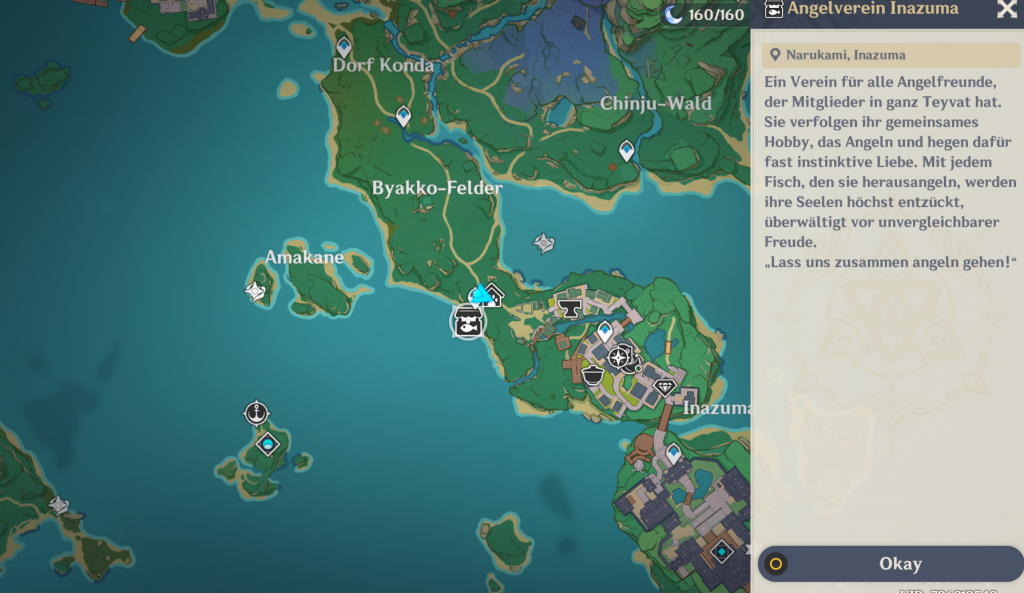Pick the teleport waypoint below Chinju-Wald
This screenshot has height=593, width=1024.
(x=627, y=150)
